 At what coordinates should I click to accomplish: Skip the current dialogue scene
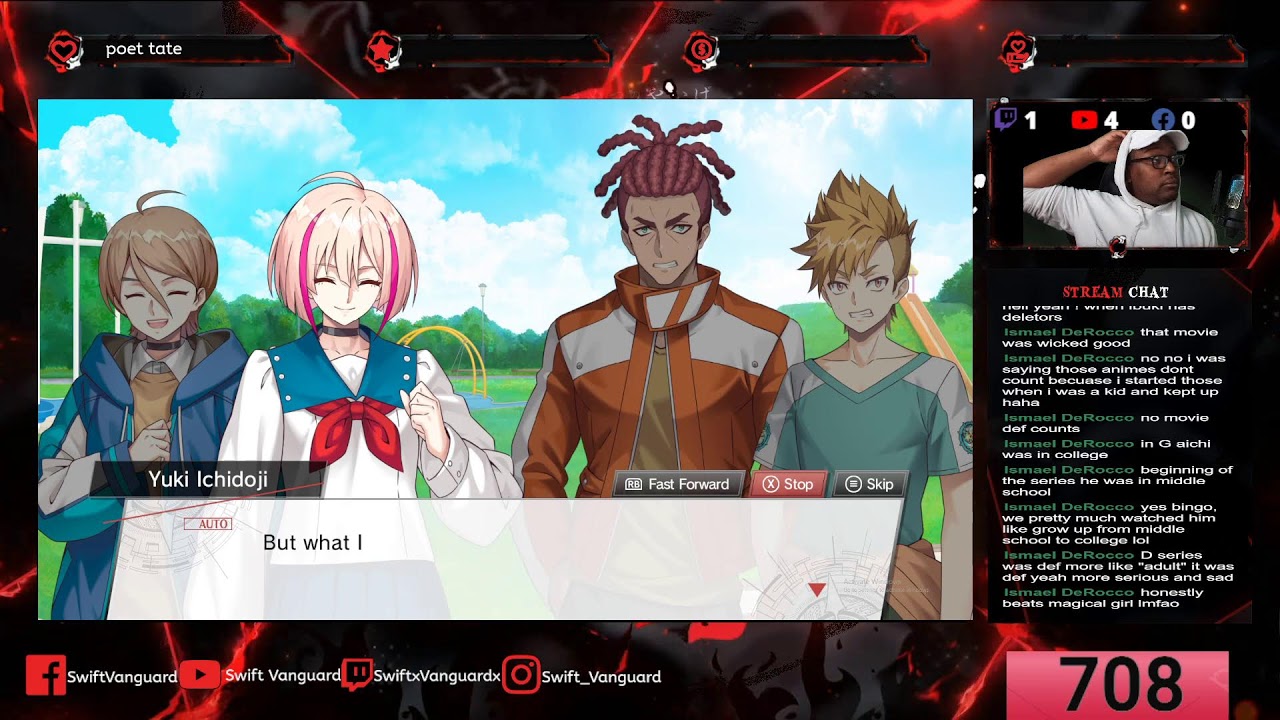[x=869, y=484]
